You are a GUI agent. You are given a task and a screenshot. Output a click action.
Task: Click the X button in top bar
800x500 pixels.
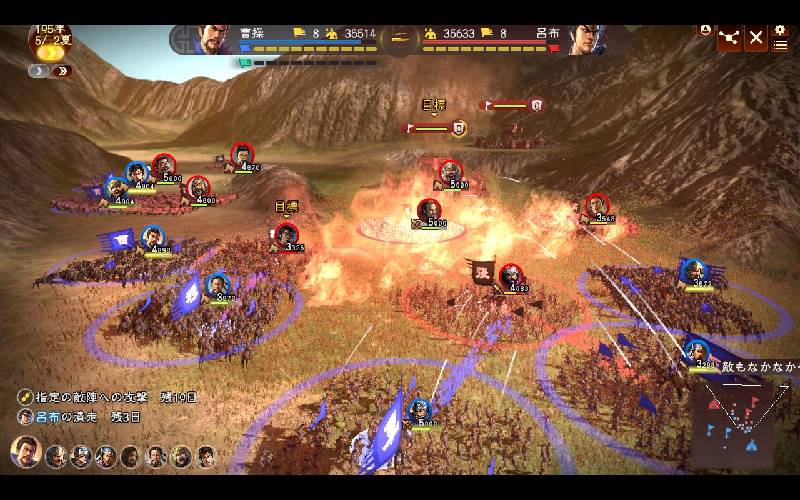pos(756,38)
